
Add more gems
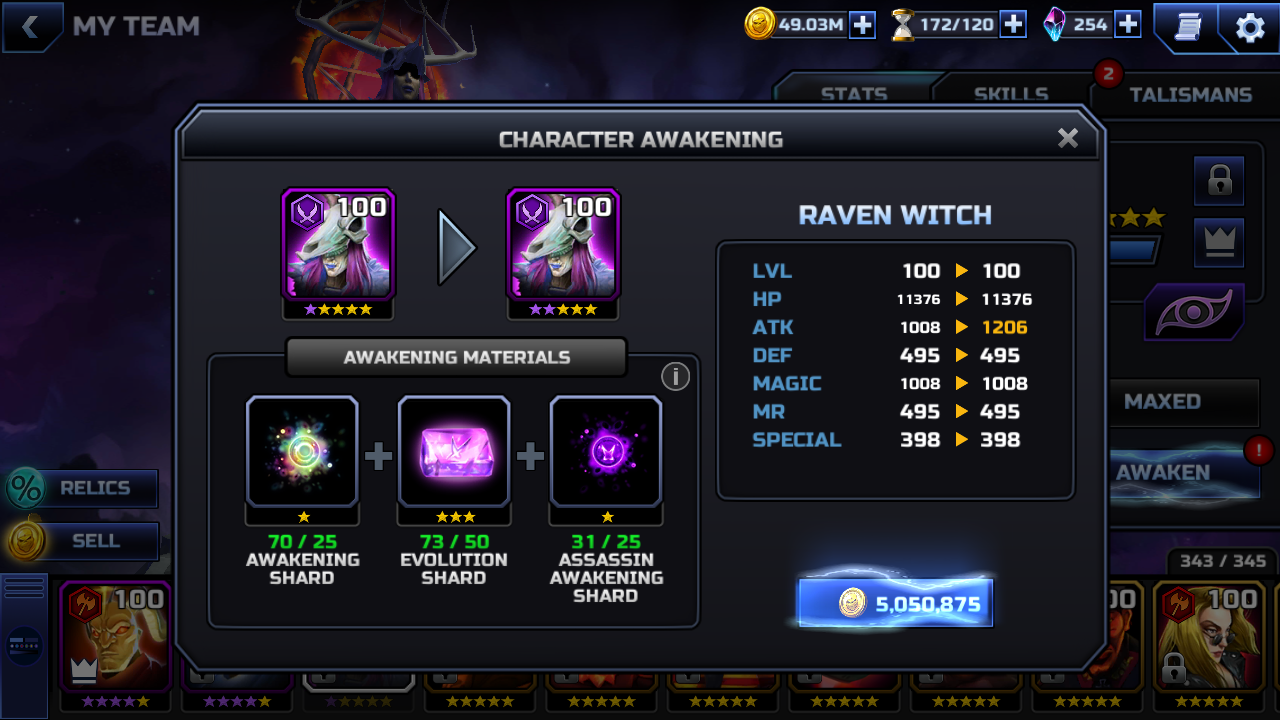pos(1127,25)
